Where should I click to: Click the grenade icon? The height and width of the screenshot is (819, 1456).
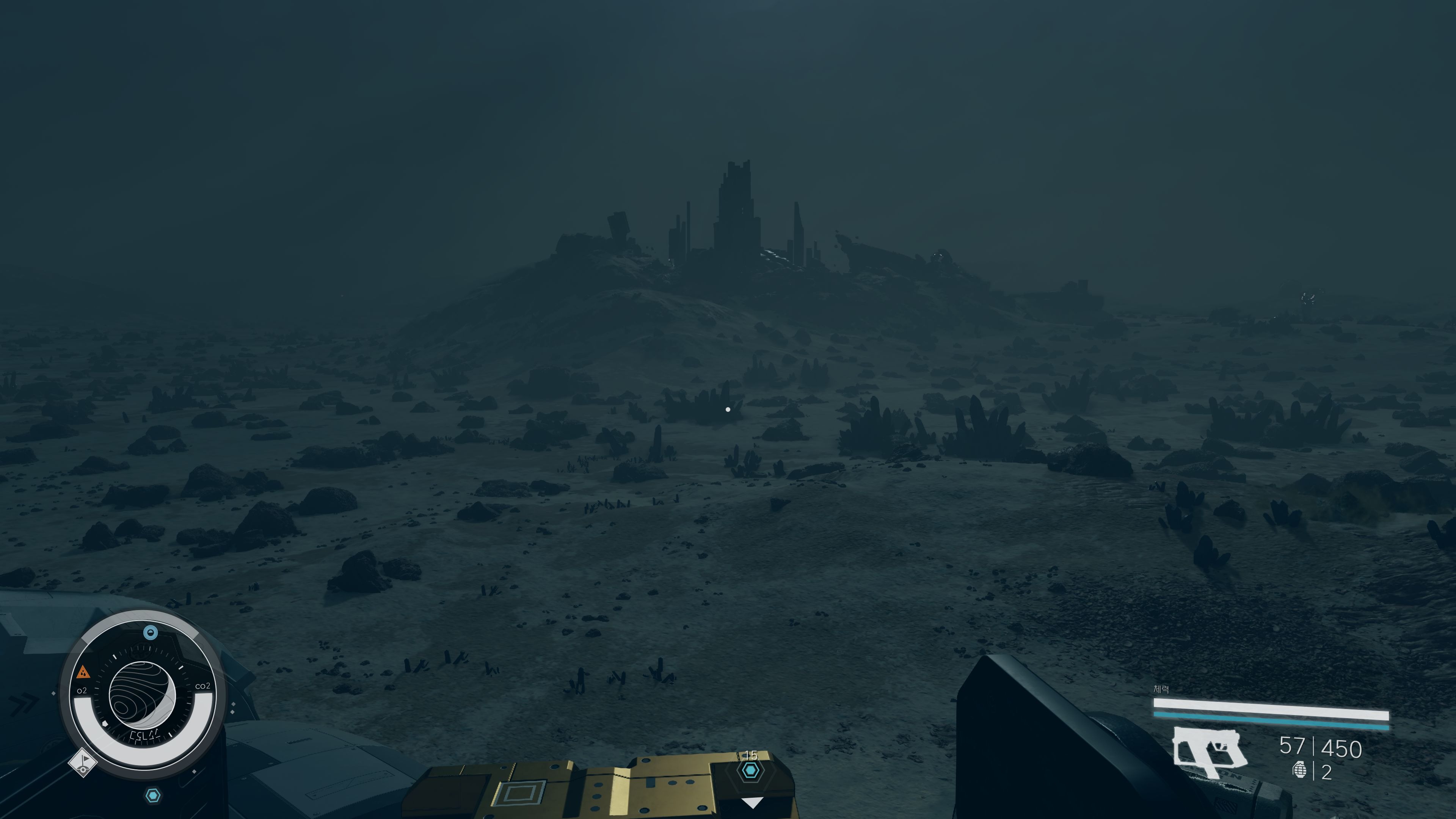coord(1299,770)
